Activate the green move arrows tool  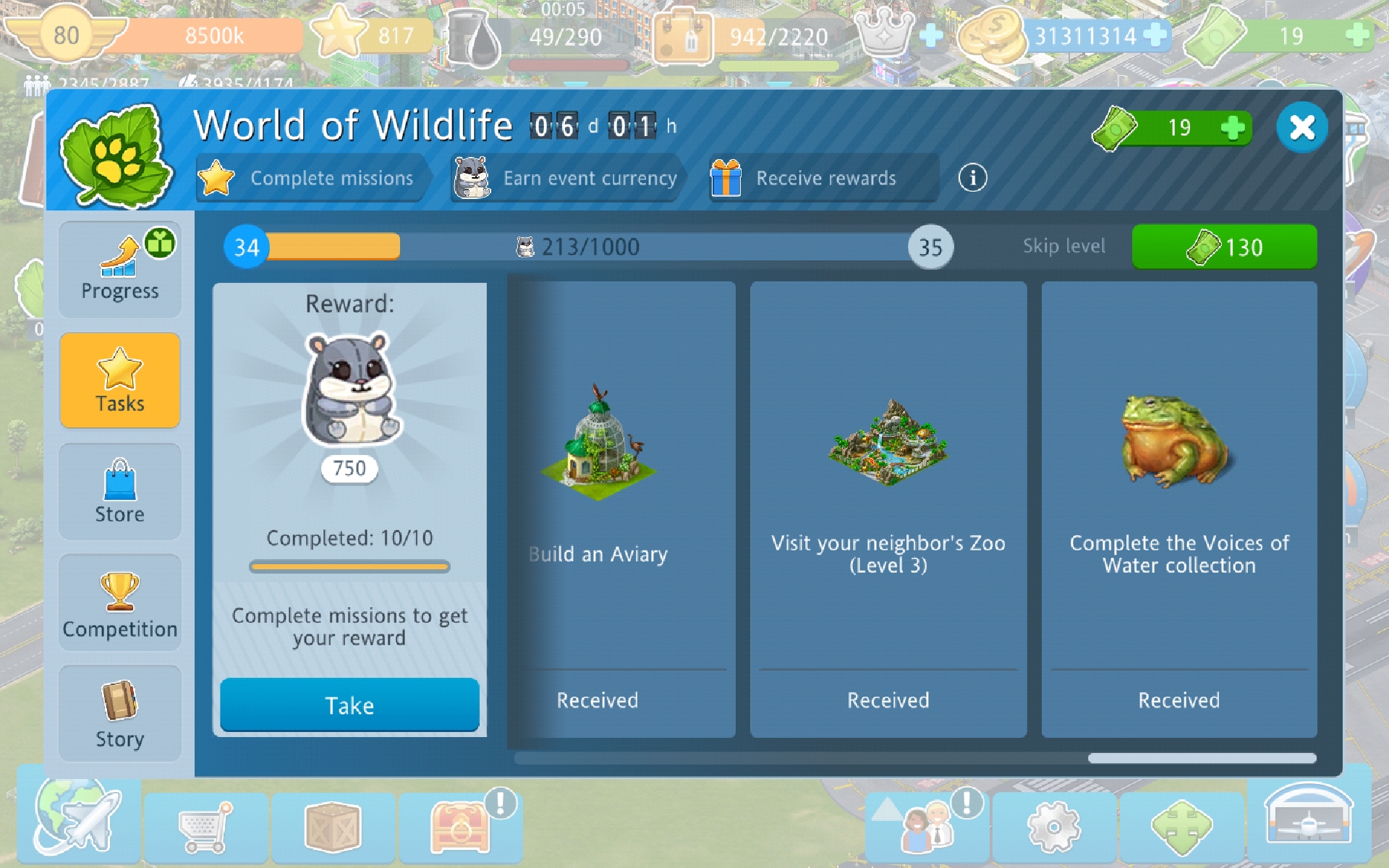pos(1181,826)
